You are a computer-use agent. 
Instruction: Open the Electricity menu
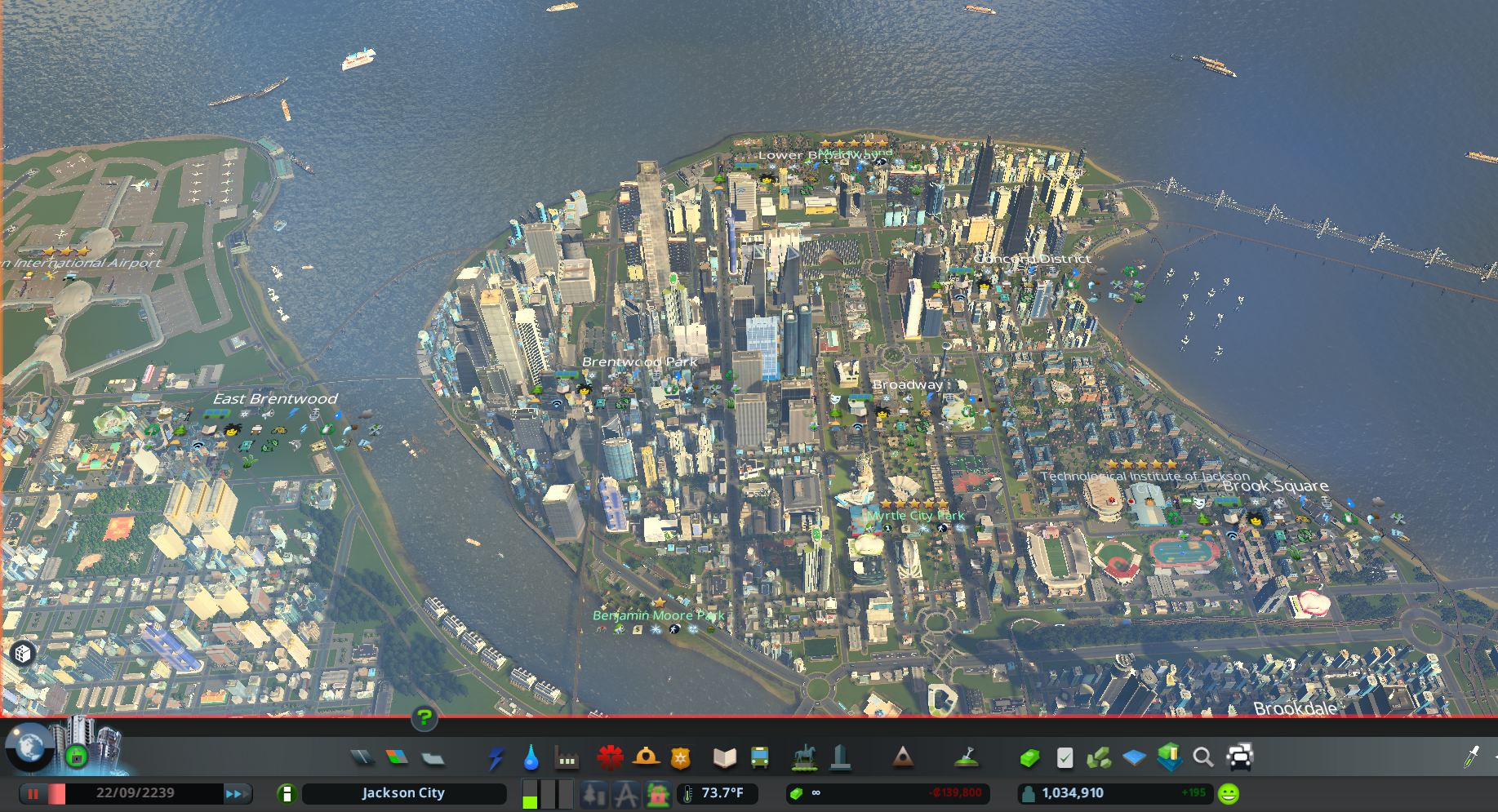[496, 757]
